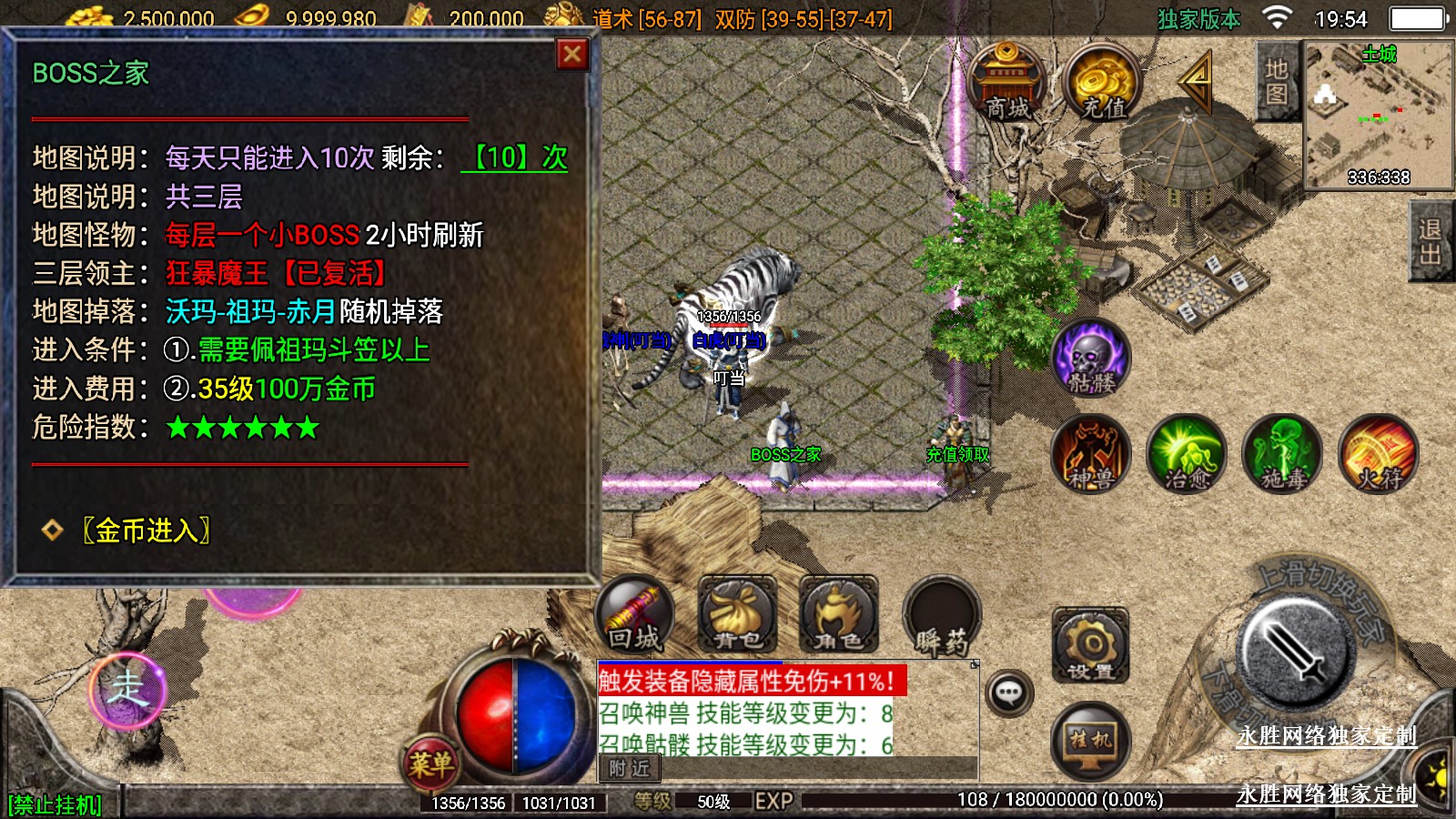This screenshot has width=1456, height=819.
Task: Cast the 施毒 poison skill
Action: click(1284, 454)
